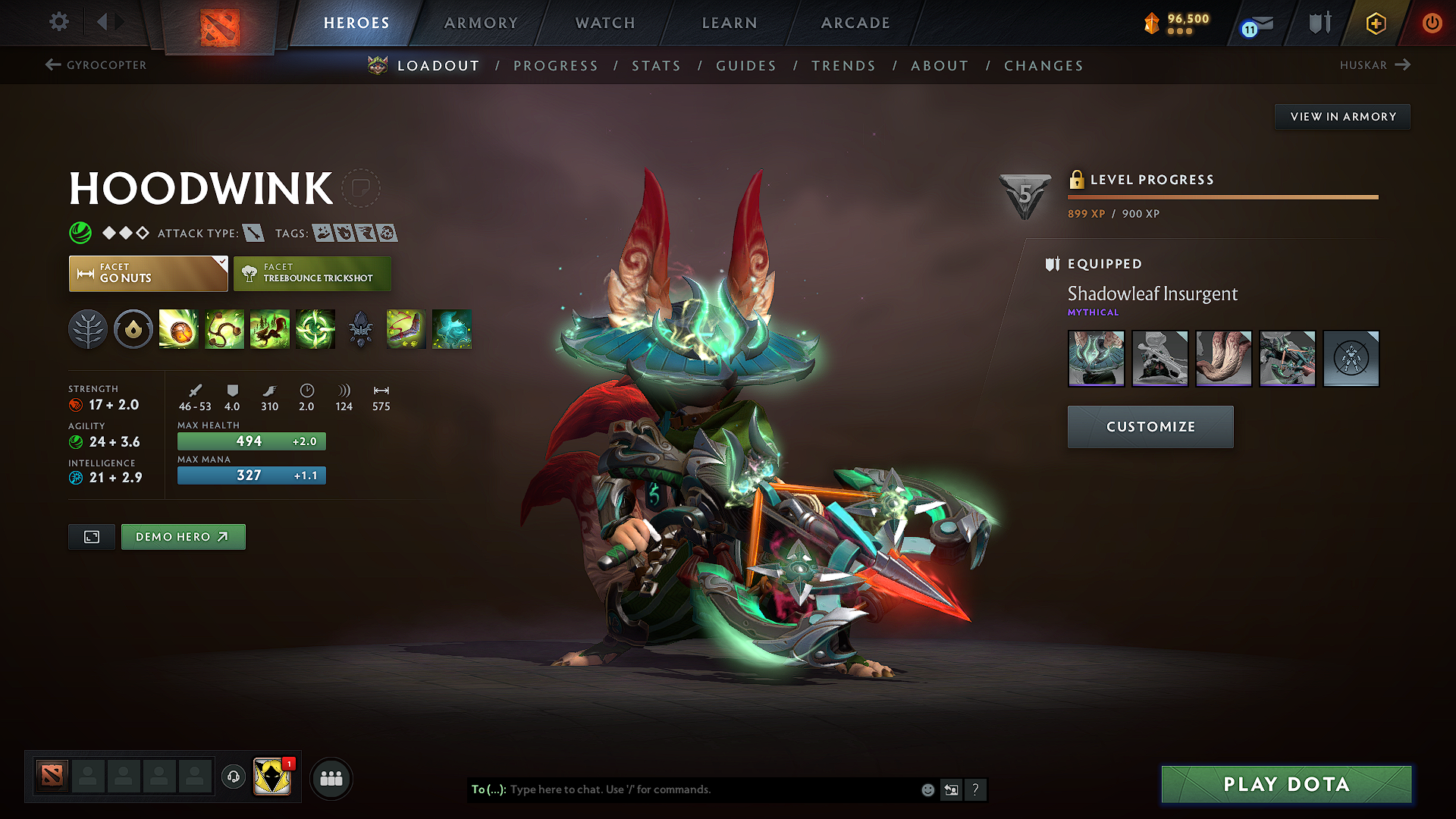Switch to the Treebounce Trickshot facet

[x=312, y=273]
